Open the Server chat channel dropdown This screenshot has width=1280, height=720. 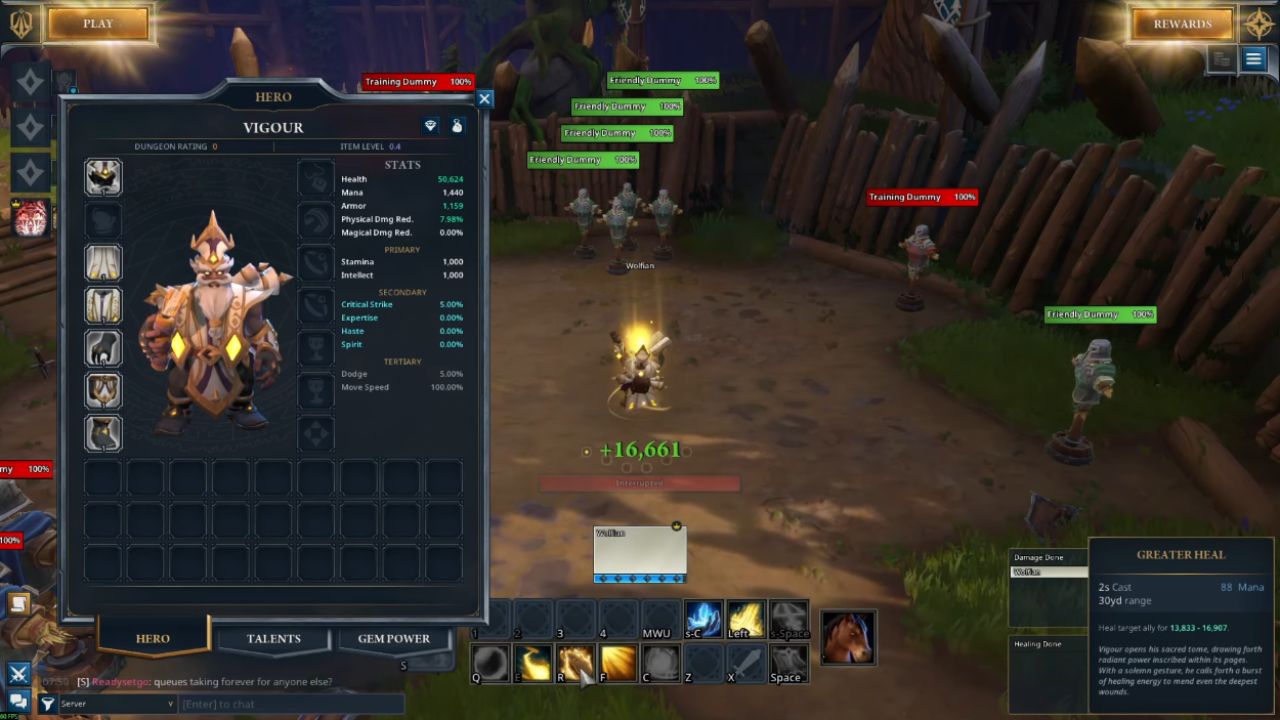(x=117, y=704)
